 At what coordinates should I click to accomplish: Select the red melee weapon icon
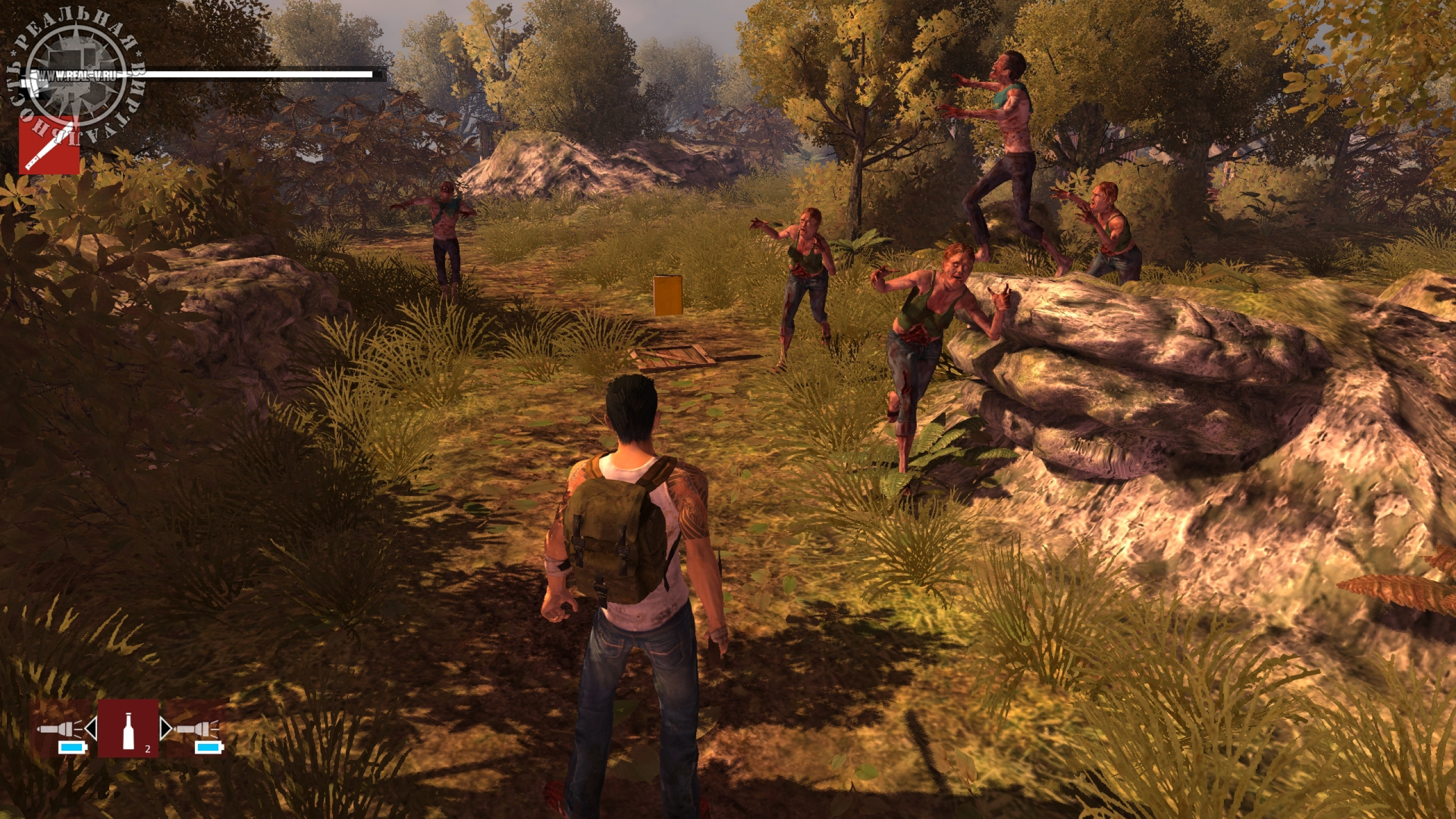(49, 145)
